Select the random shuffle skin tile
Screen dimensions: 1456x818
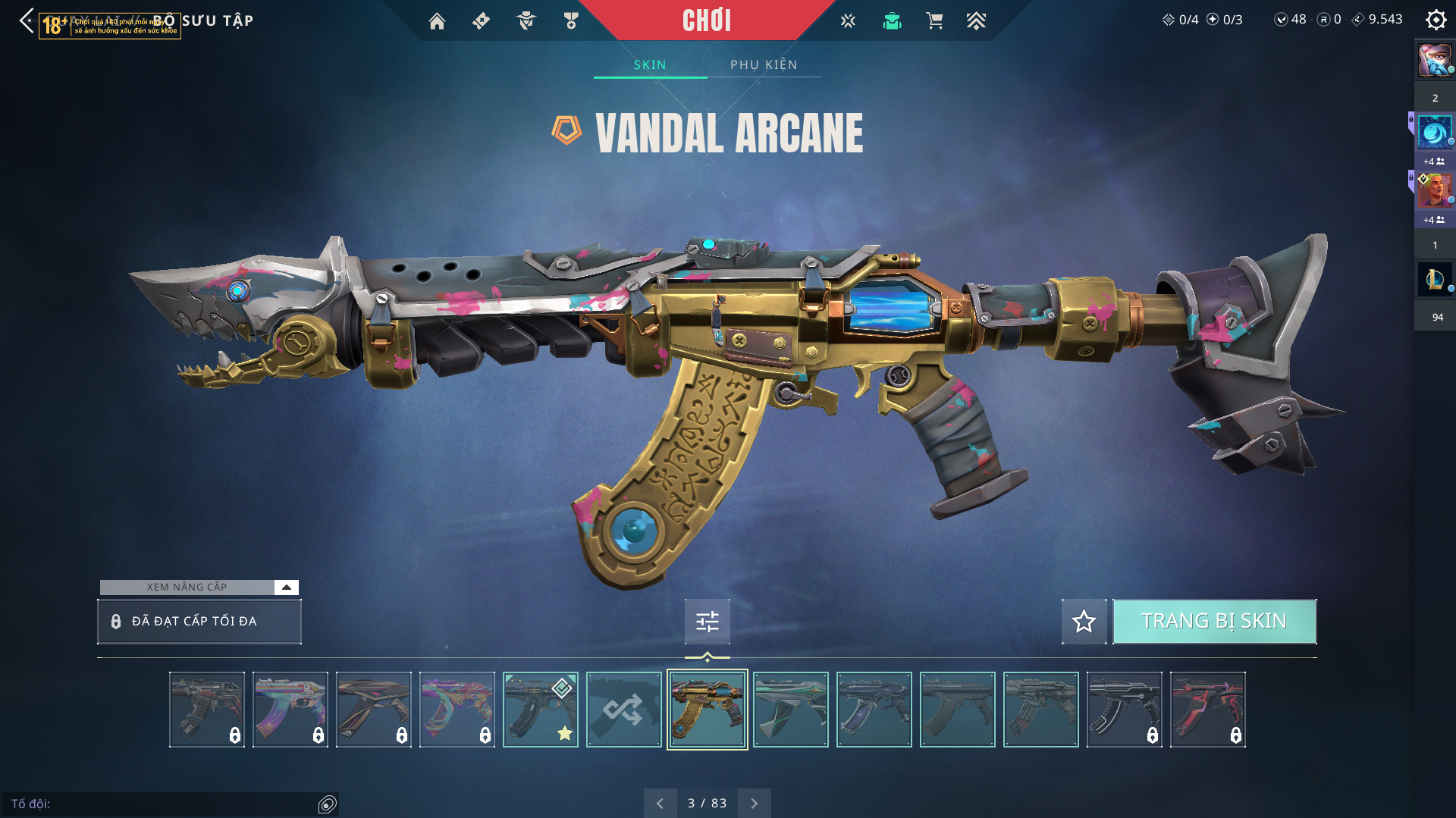coord(623,710)
